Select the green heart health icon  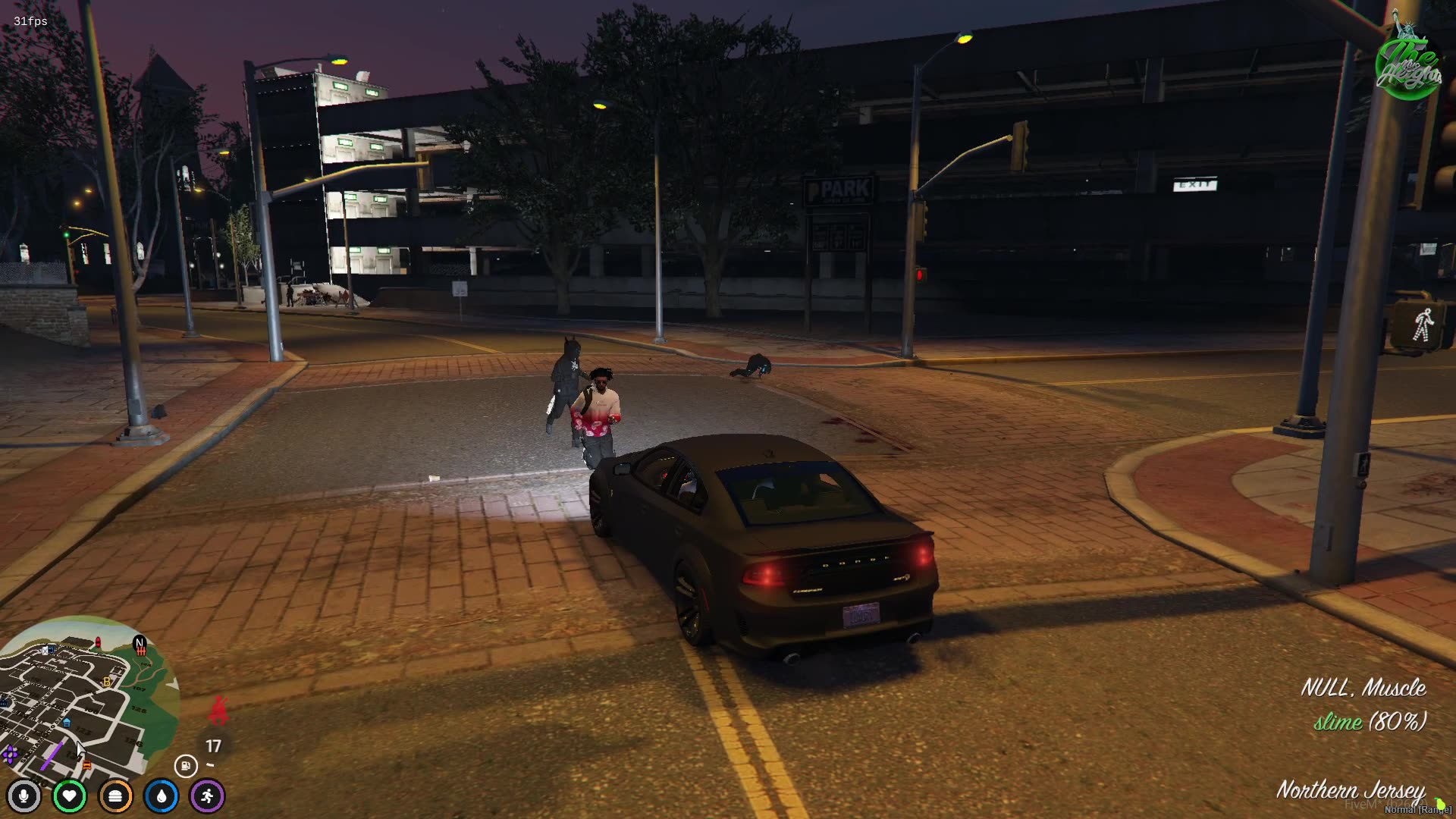pyautogui.click(x=70, y=796)
